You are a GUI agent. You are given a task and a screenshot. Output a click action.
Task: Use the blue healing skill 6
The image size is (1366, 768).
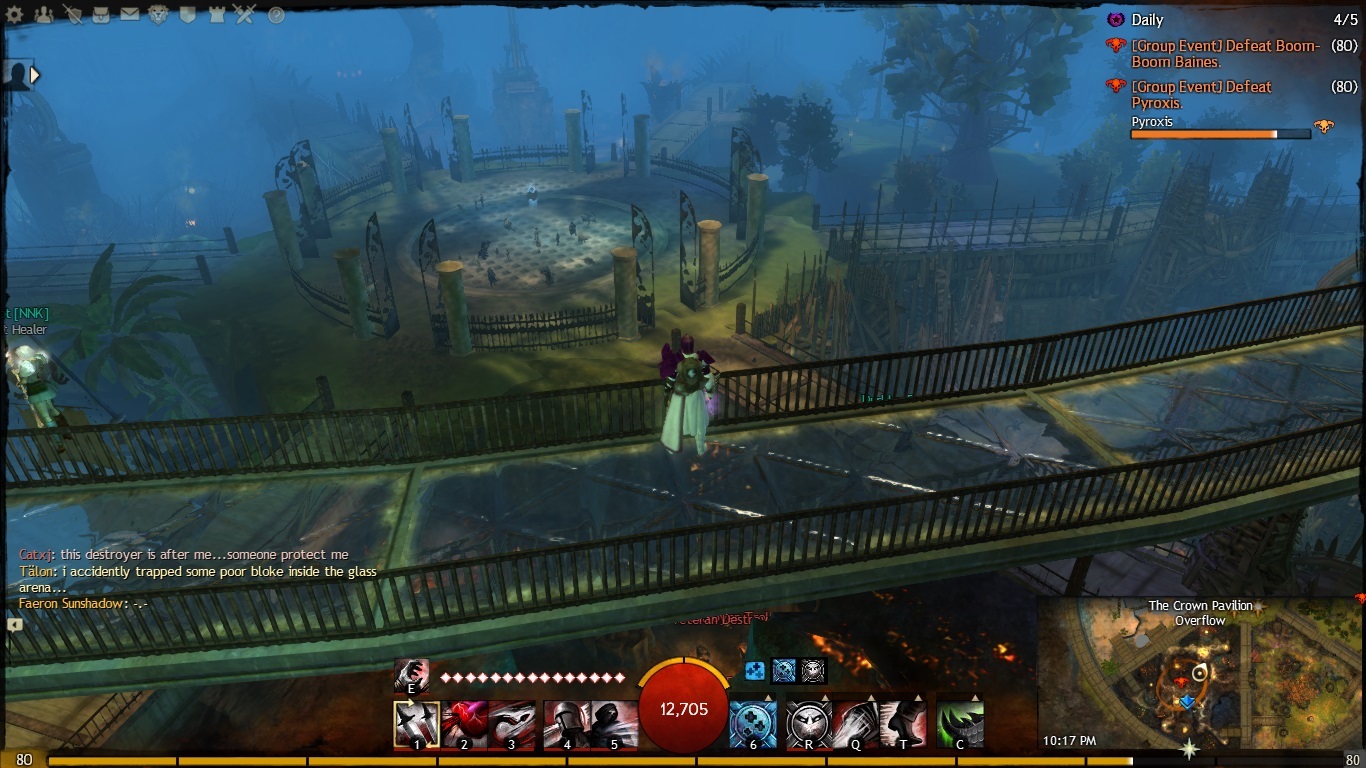pyautogui.click(x=753, y=724)
